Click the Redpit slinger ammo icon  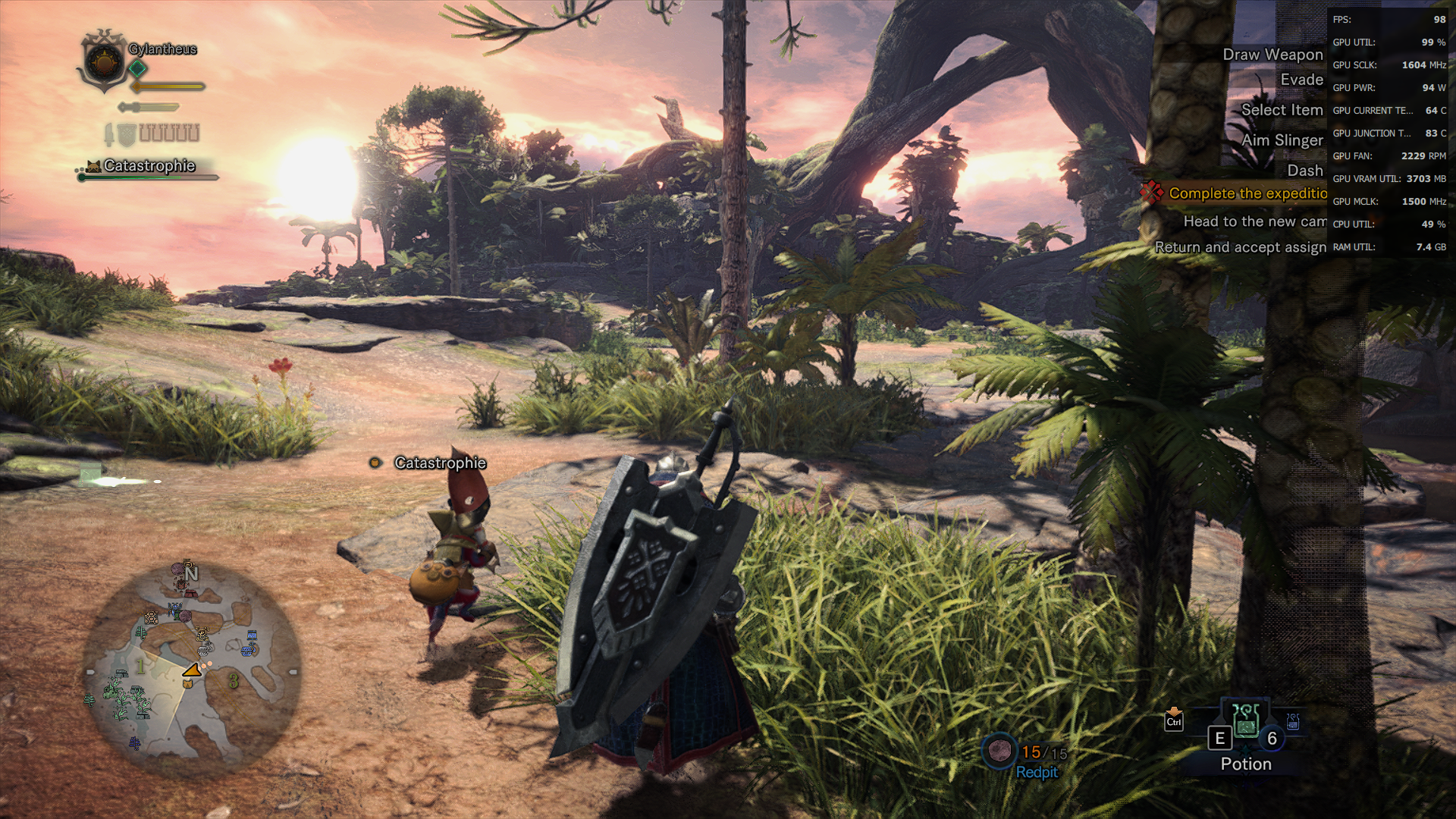999,751
